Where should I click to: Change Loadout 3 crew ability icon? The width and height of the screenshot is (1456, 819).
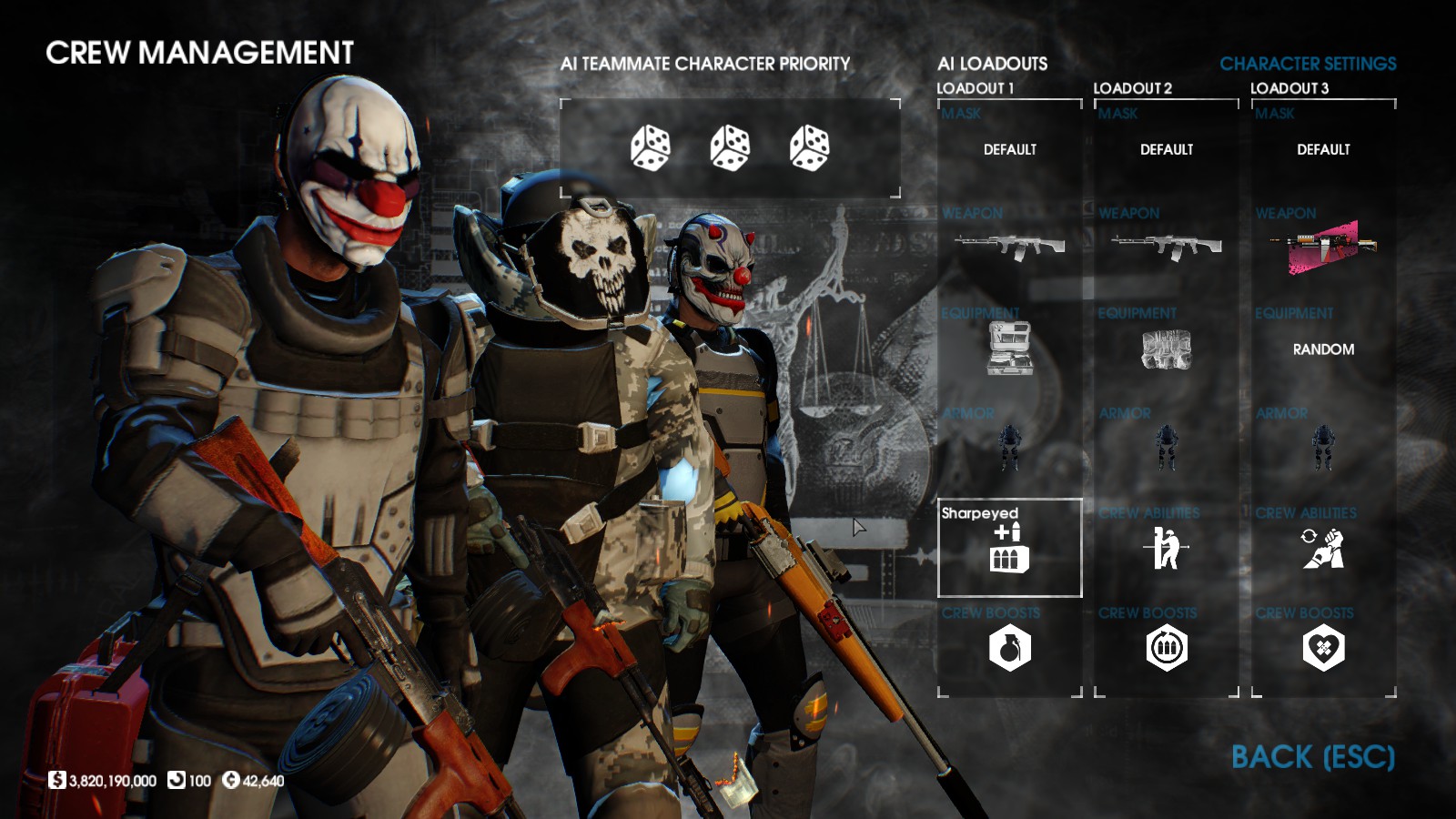pos(1323,549)
